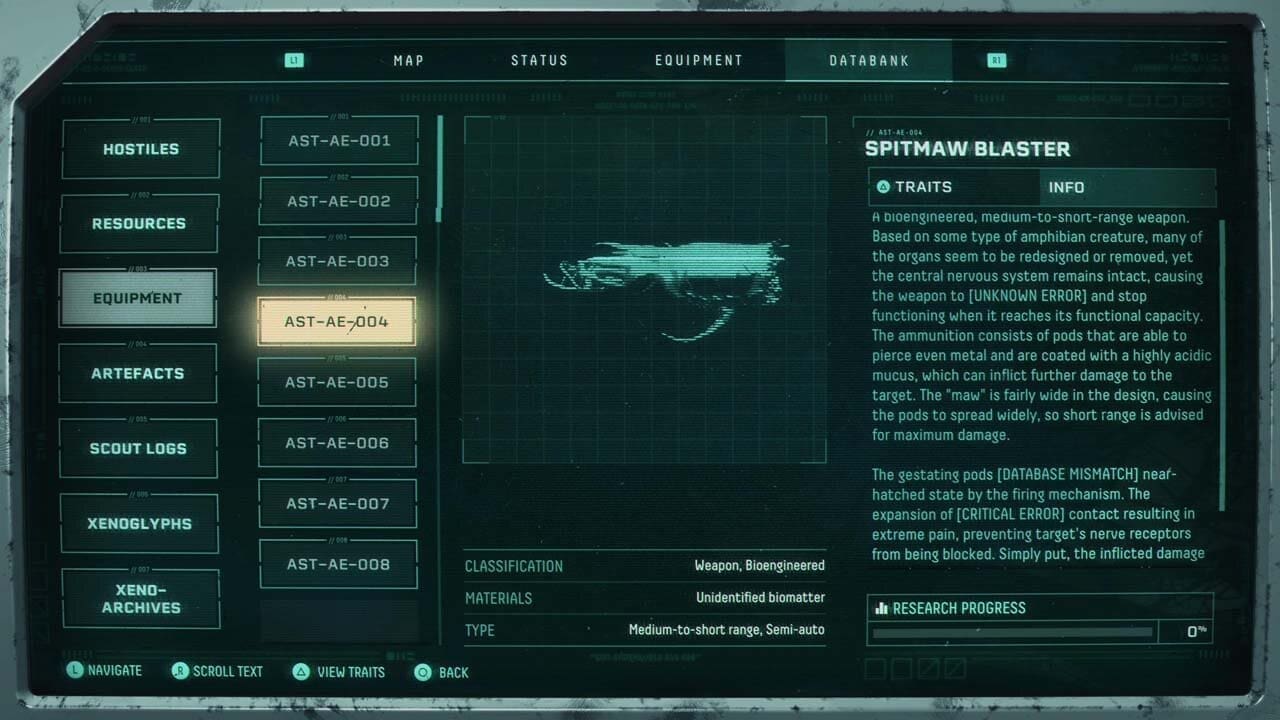The height and width of the screenshot is (720, 1280).
Task: Click the Research Progress bar
Action: (1012, 631)
